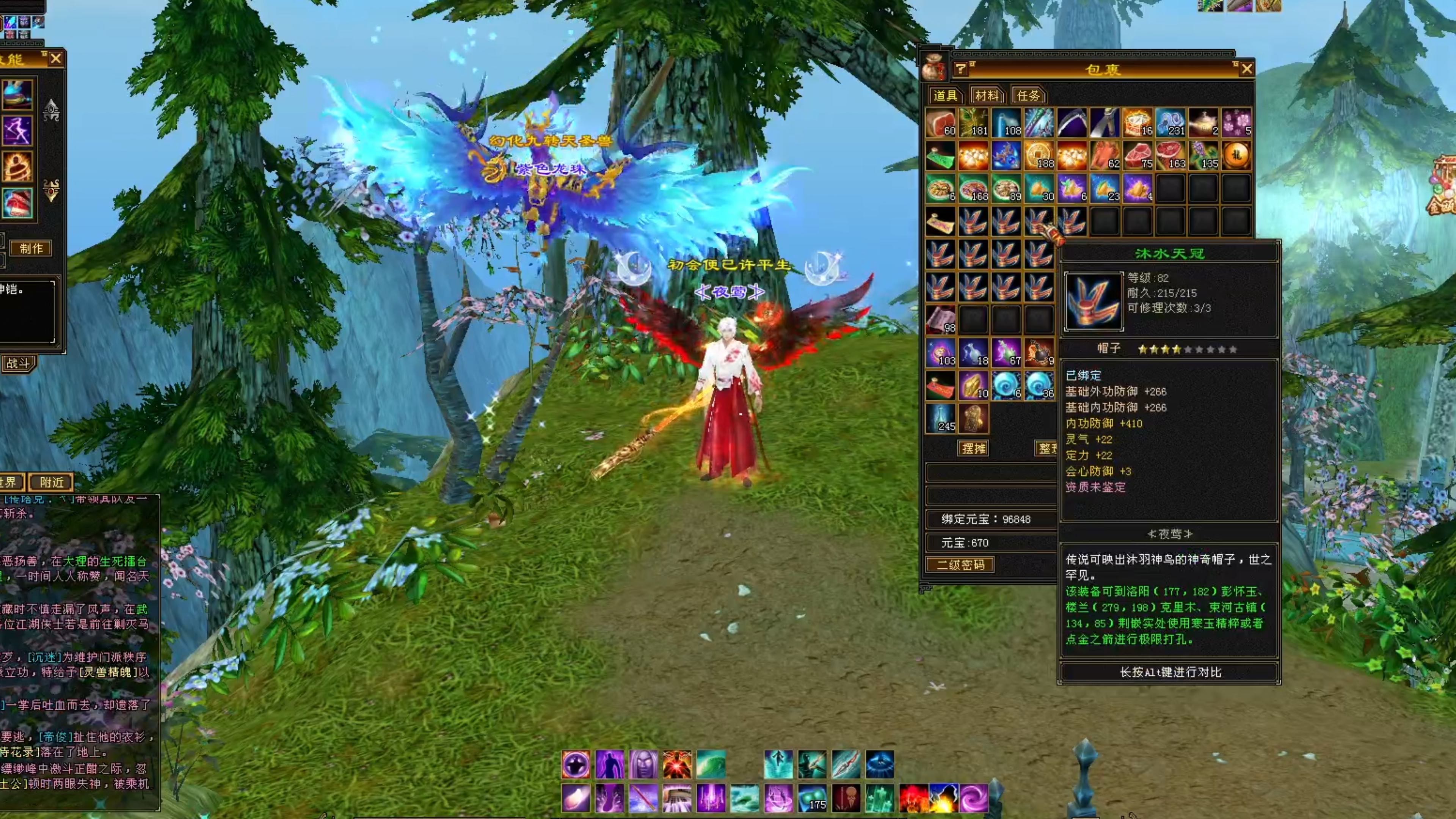1456x819 pixels.
Task: Select the blue bottle stacked 245
Action: pyautogui.click(x=940, y=418)
